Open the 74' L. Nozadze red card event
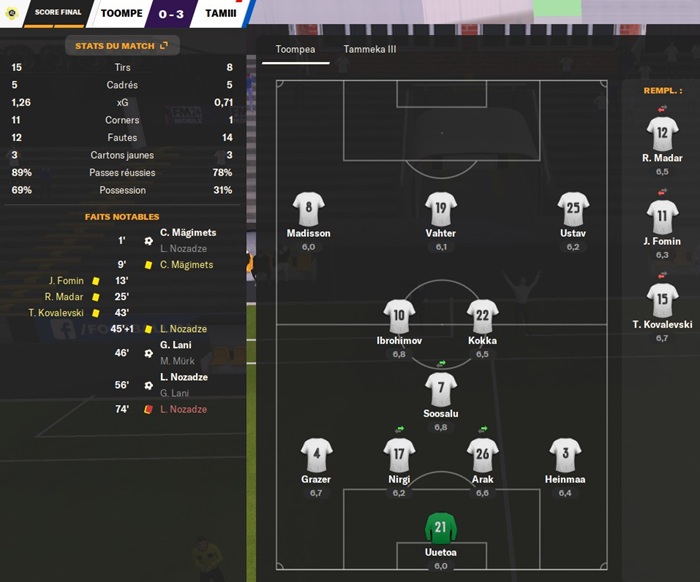Image resolution: width=700 pixels, height=582 pixels. [x=180, y=409]
